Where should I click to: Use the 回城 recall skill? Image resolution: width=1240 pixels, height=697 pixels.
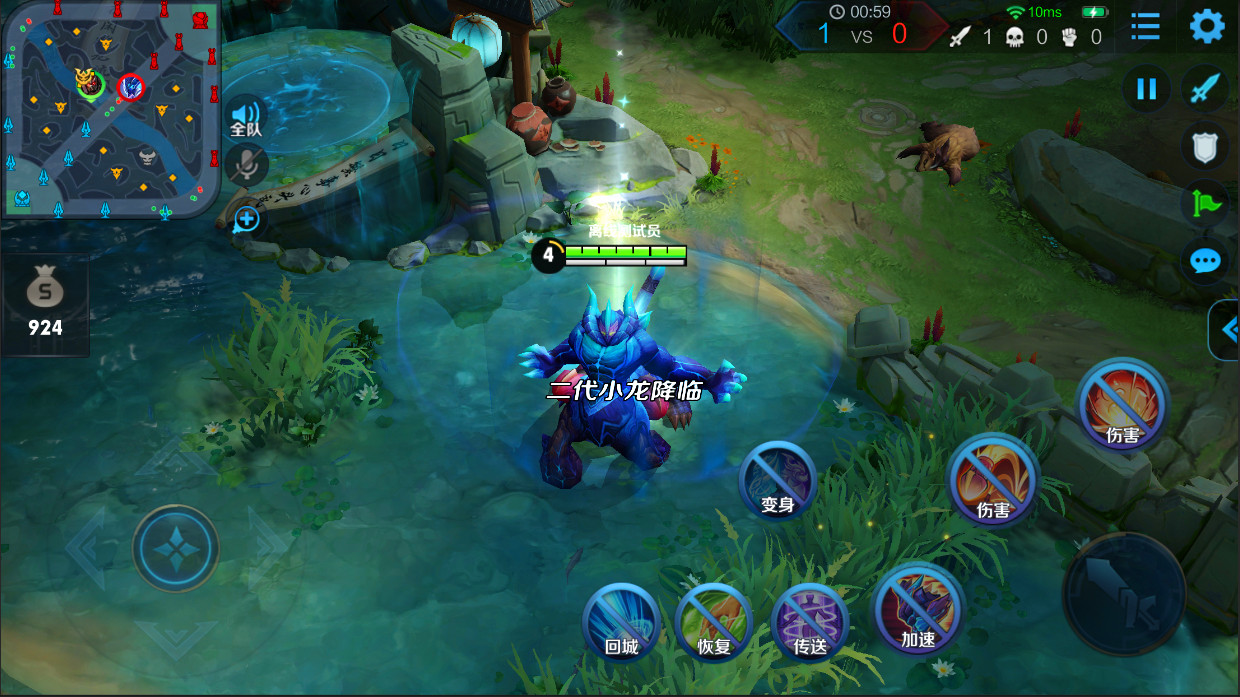pos(621,622)
